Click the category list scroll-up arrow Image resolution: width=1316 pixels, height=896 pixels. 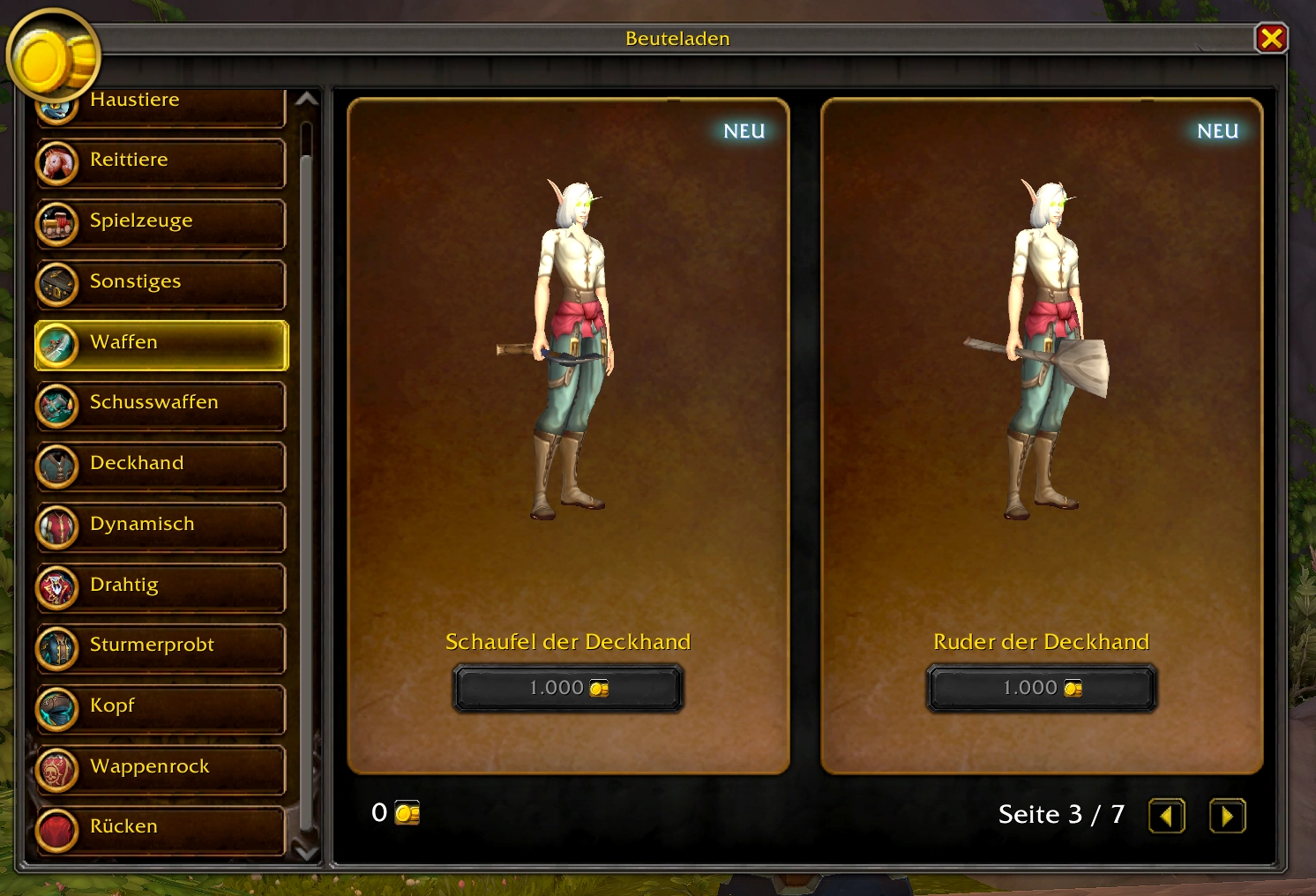click(306, 100)
